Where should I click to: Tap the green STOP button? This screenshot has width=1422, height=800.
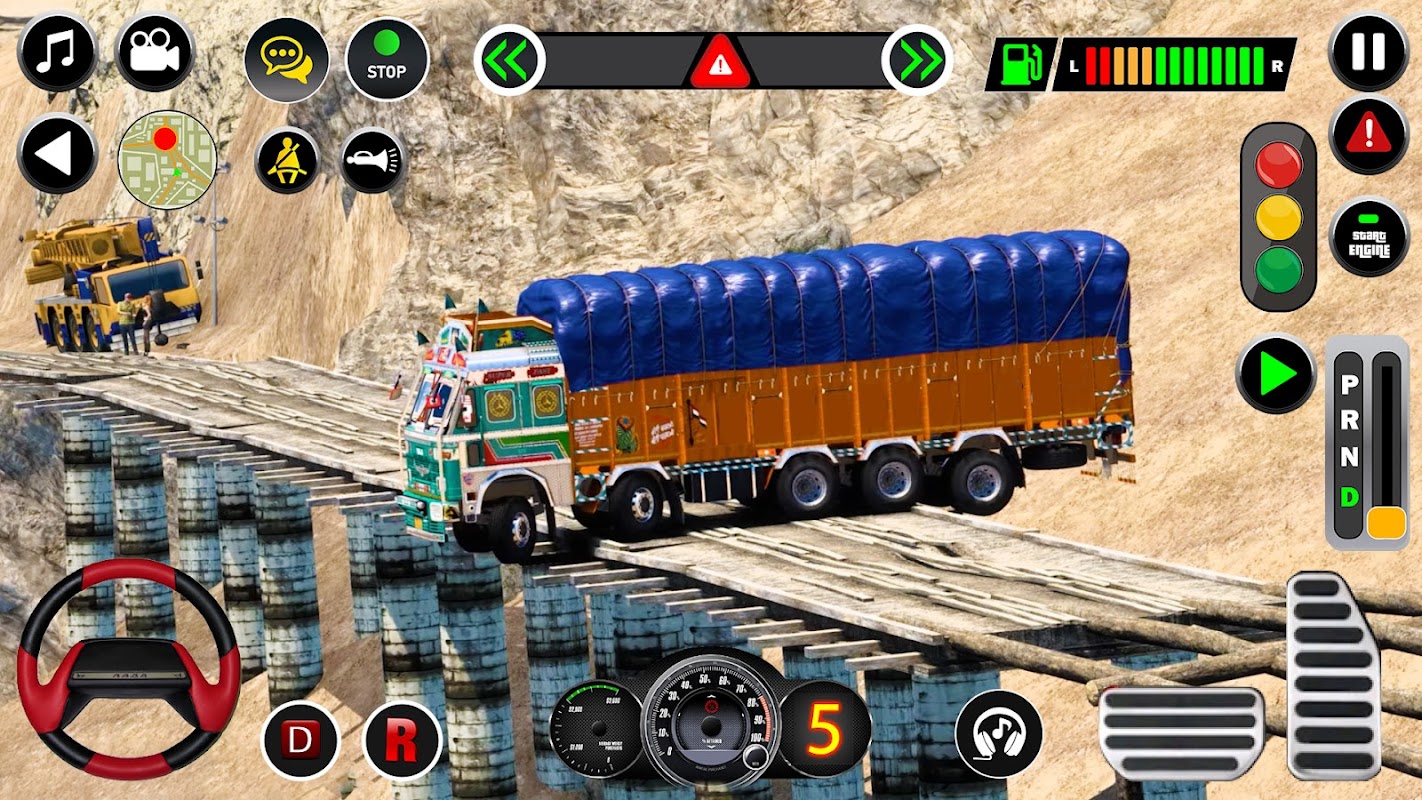(387, 58)
